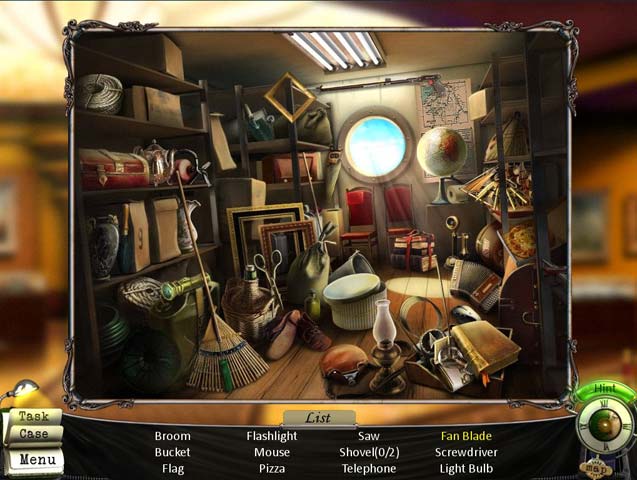Select the Saw list entry

coord(369,436)
